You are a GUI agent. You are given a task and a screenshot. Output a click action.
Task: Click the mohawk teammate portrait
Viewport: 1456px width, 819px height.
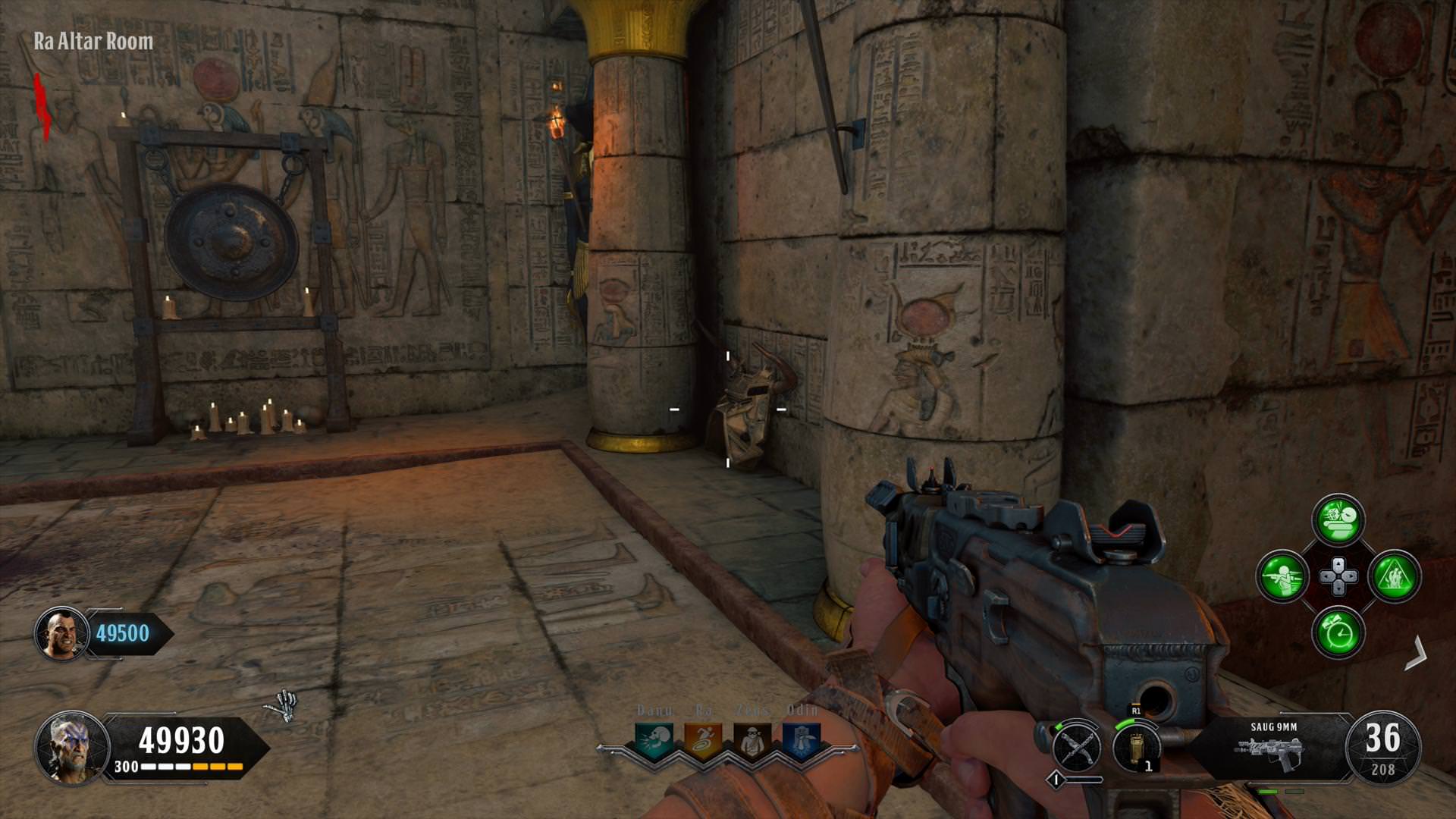pos(61,633)
